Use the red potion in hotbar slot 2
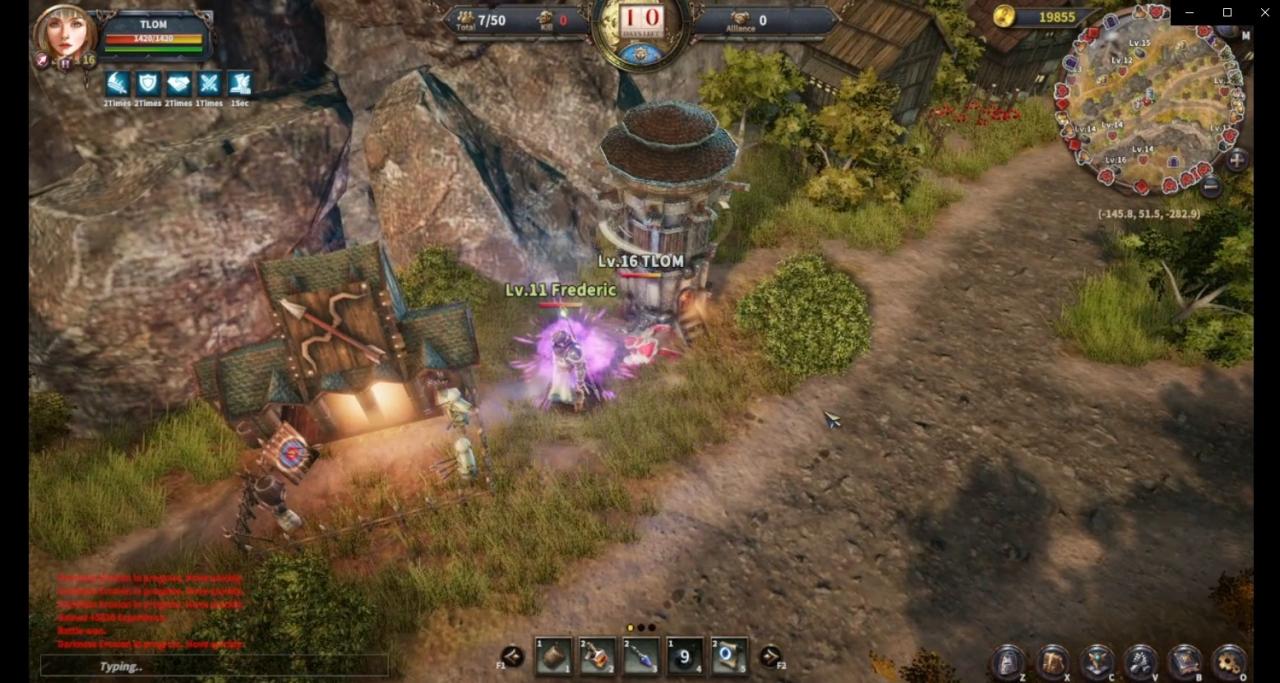Image resolution: width=1280 pixels, height=683 pixels. point(597,657)
